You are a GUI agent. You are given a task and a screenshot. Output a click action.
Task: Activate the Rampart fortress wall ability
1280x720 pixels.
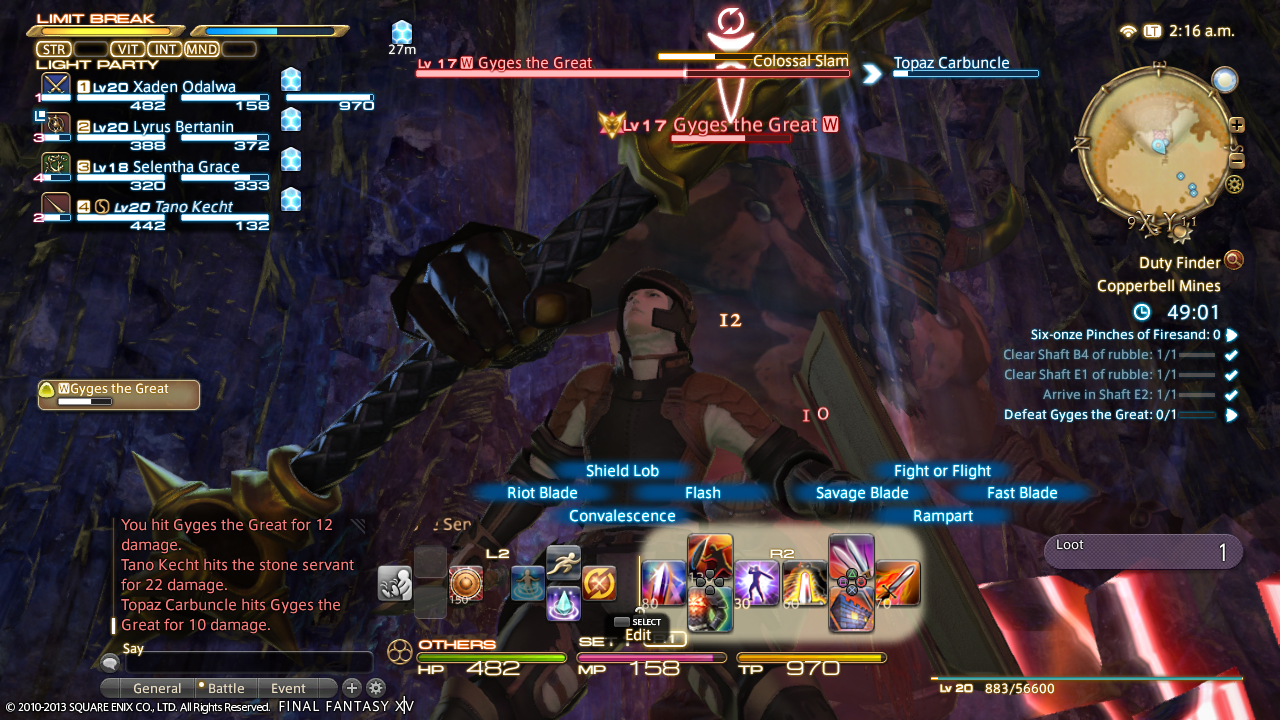click(851, 608)
